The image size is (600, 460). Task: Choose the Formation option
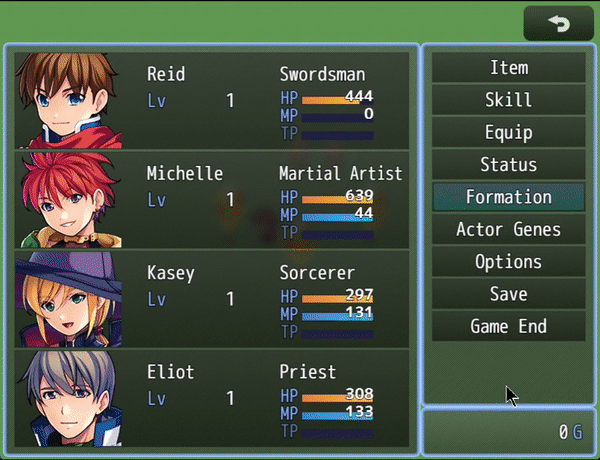(x=508, y=197)
